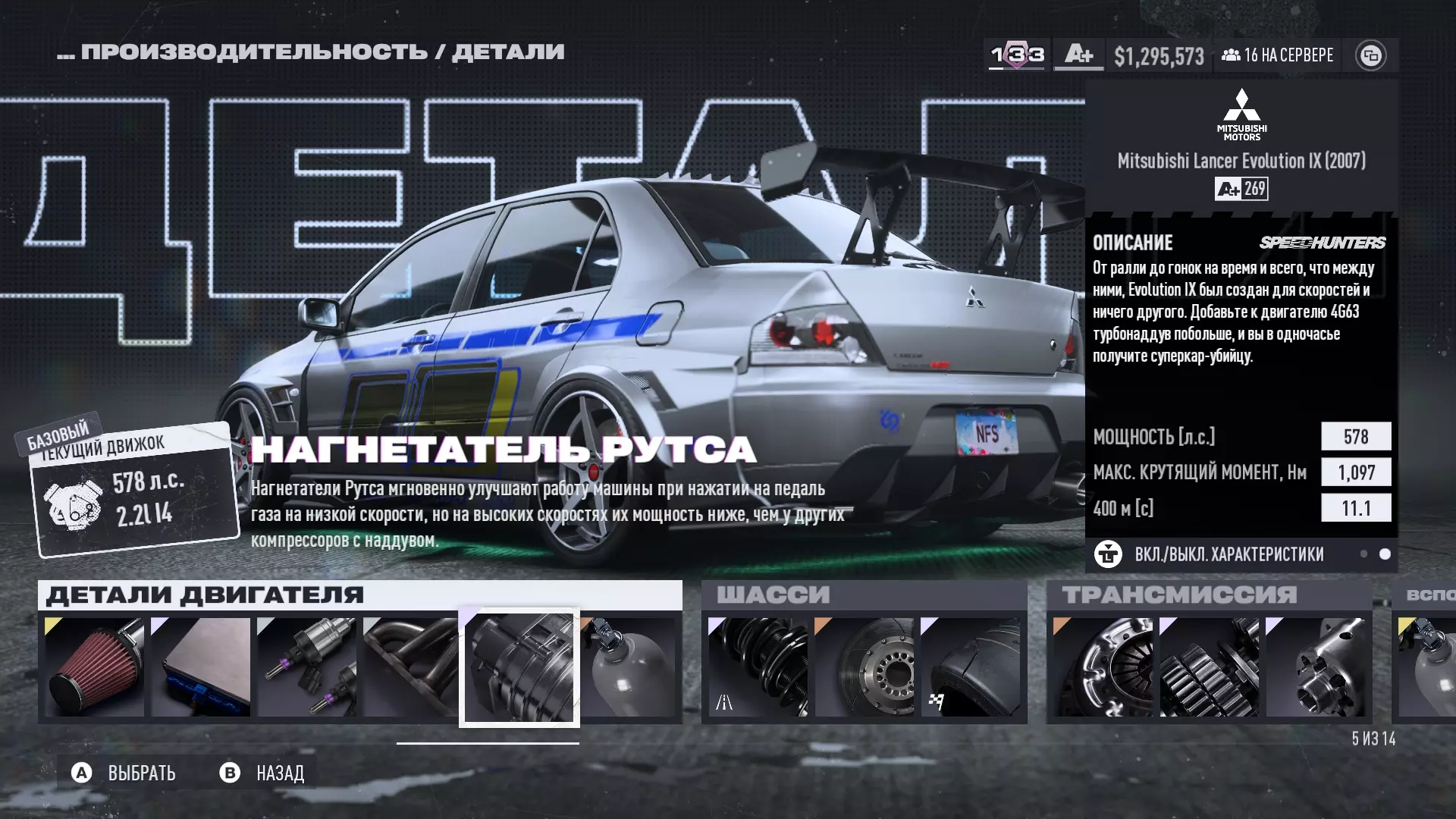Select the fuel injectors part

(307, 667)
